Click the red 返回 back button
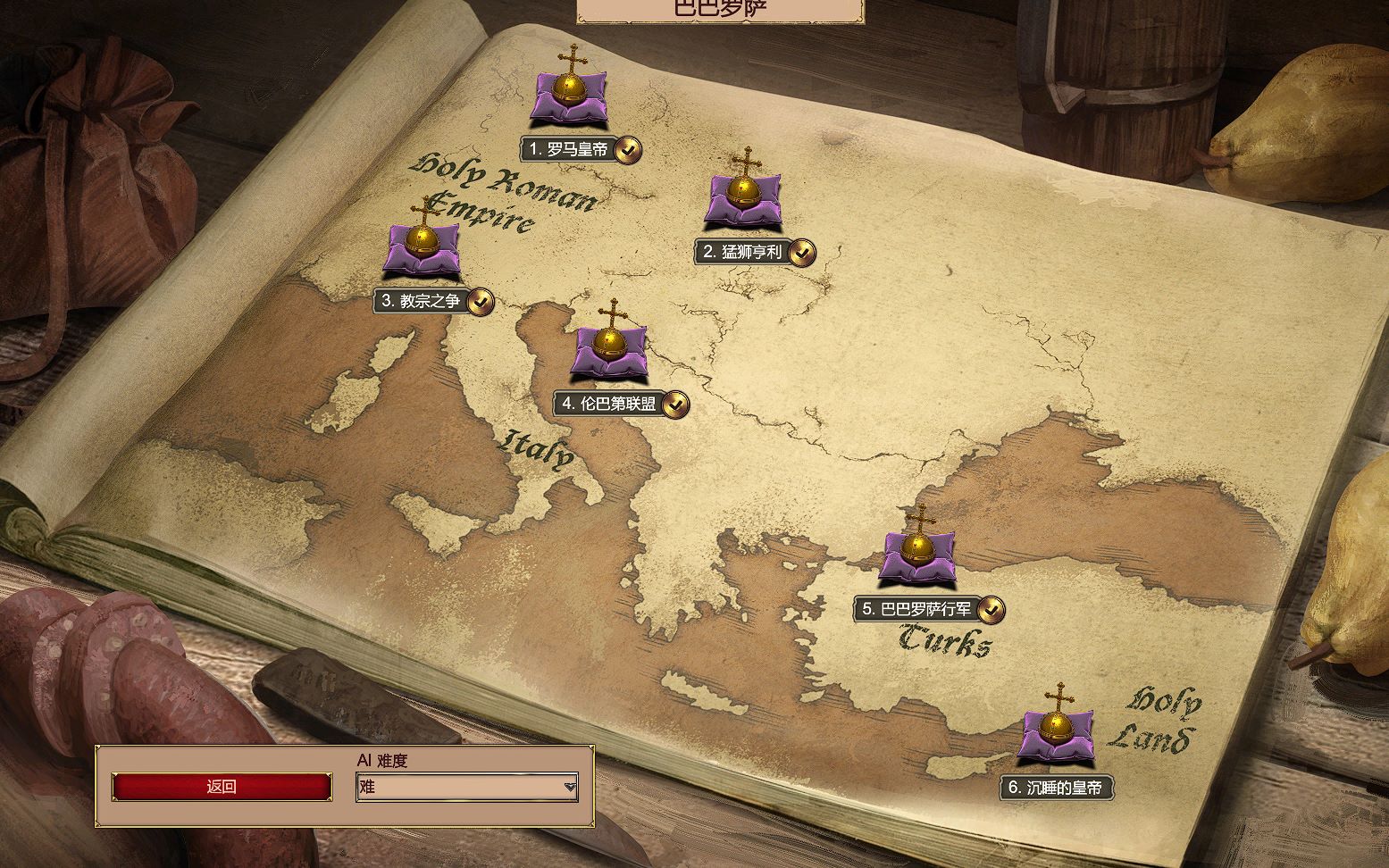 (x=222, y=787)
